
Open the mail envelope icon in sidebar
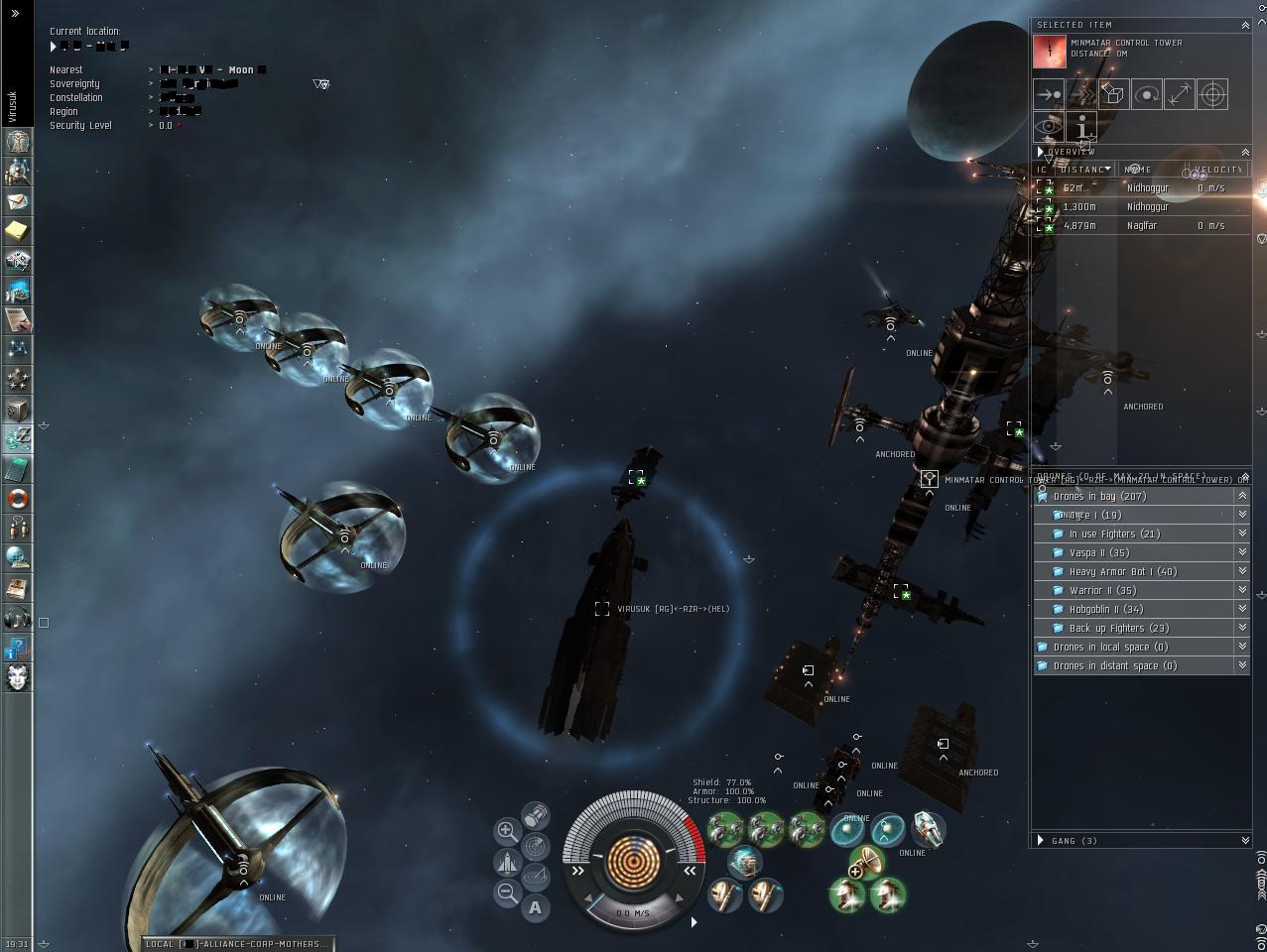(x=17, y=201)
